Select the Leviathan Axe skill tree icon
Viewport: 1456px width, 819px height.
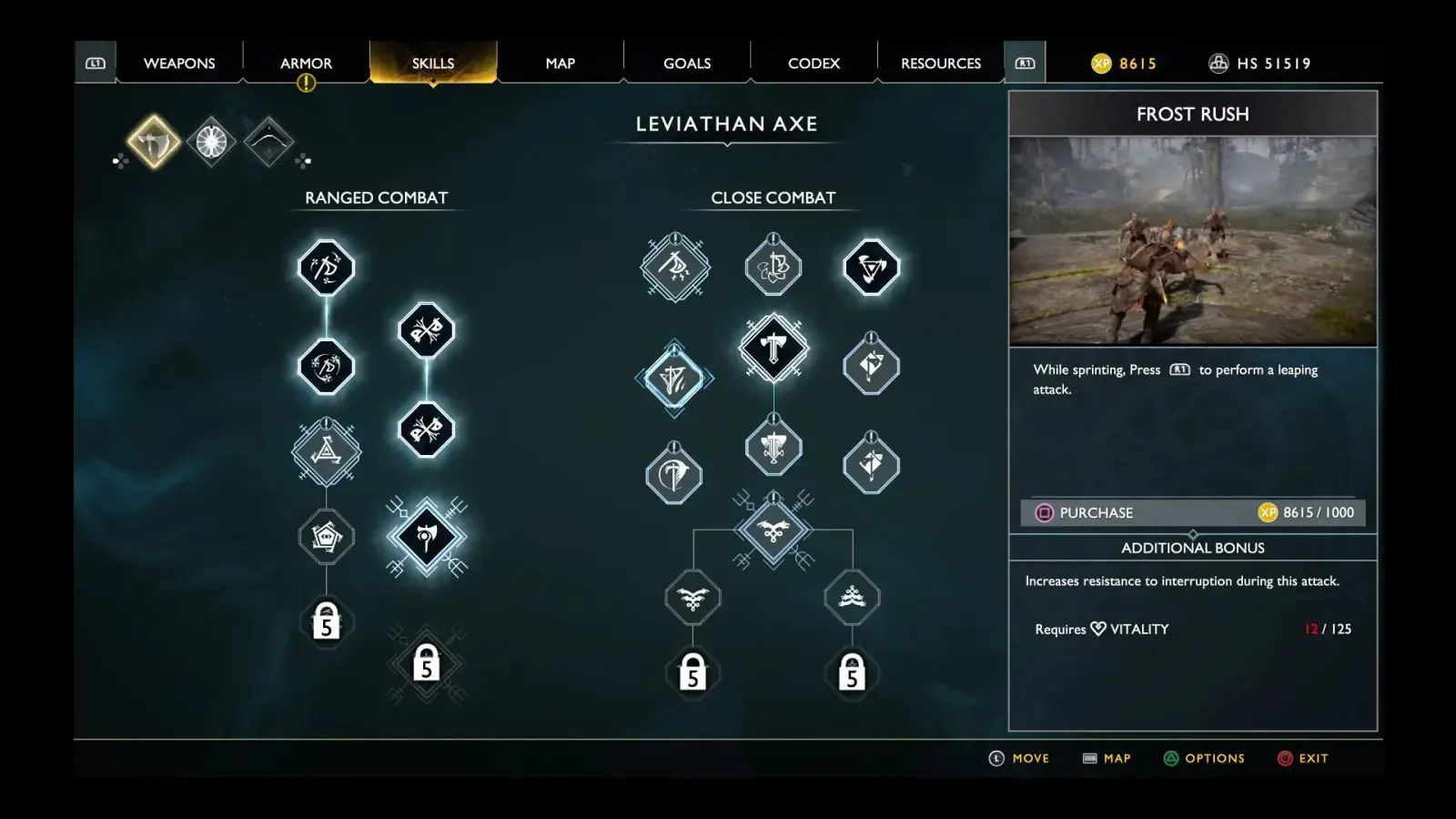click(153, 141)
